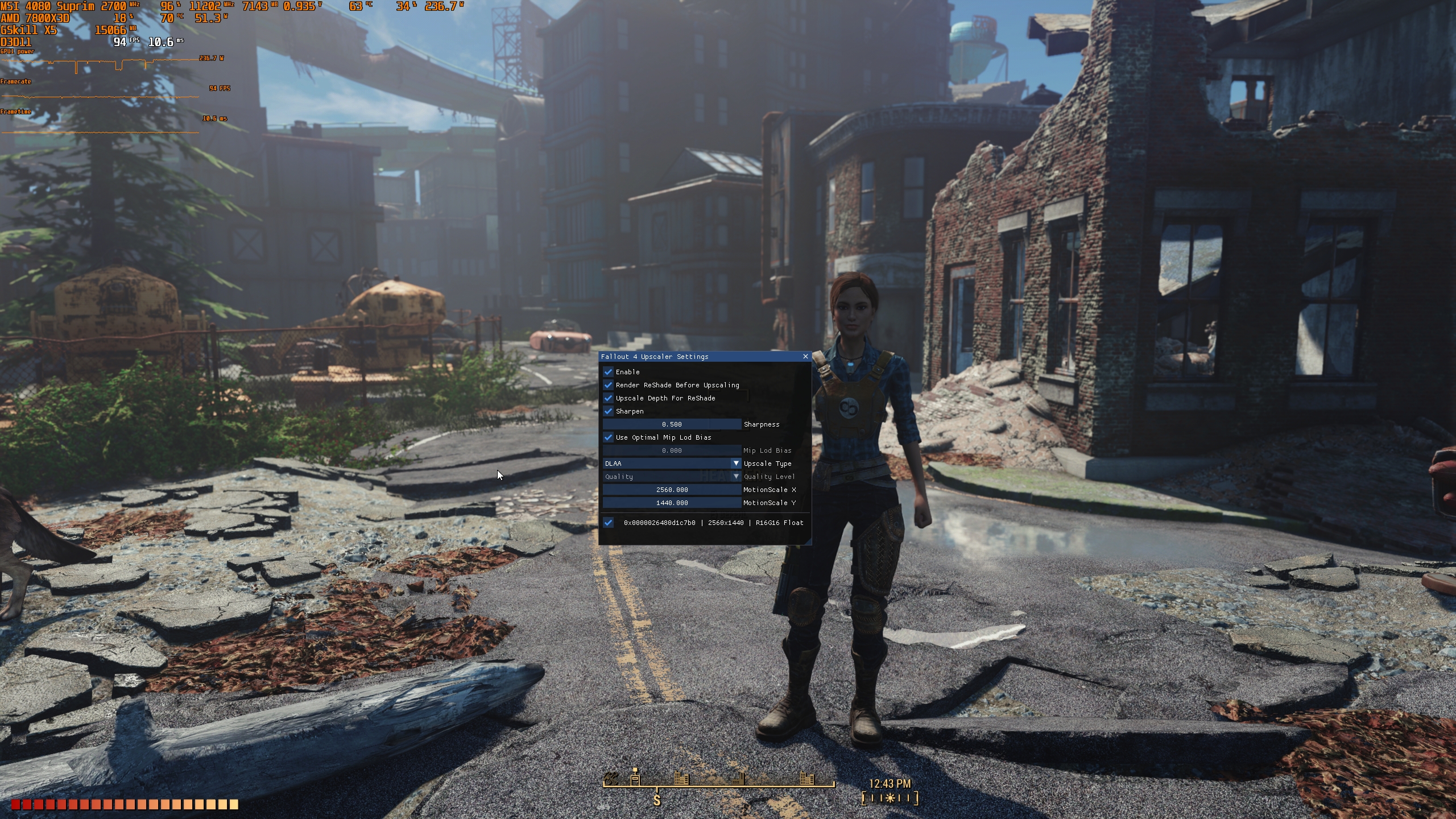
Task: Click the signpost marker above the compass
Action: pyautogui.click(x=635, y=778)
